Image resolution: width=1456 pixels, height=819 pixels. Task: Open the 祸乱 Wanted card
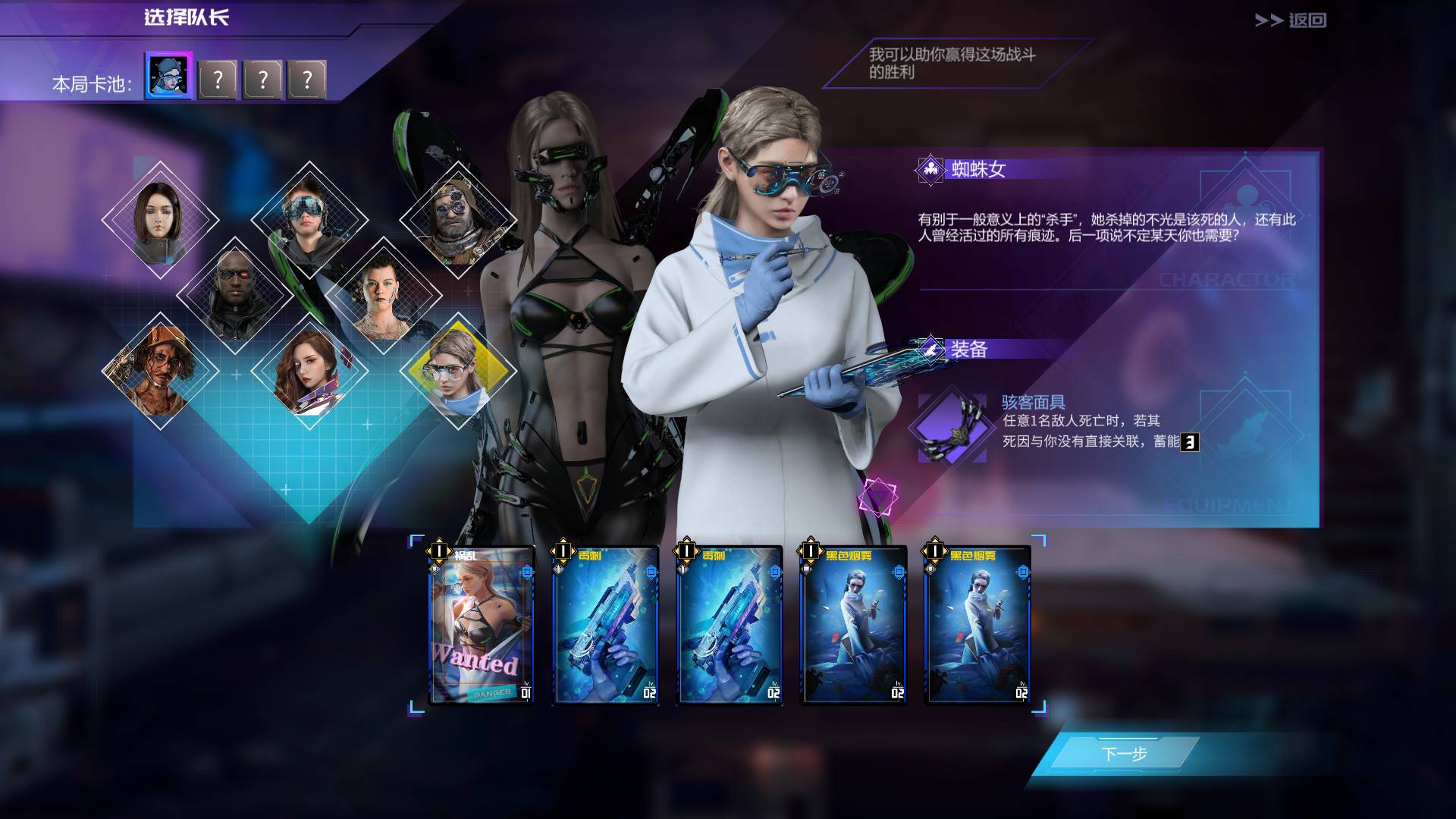(x=482, y=626)
